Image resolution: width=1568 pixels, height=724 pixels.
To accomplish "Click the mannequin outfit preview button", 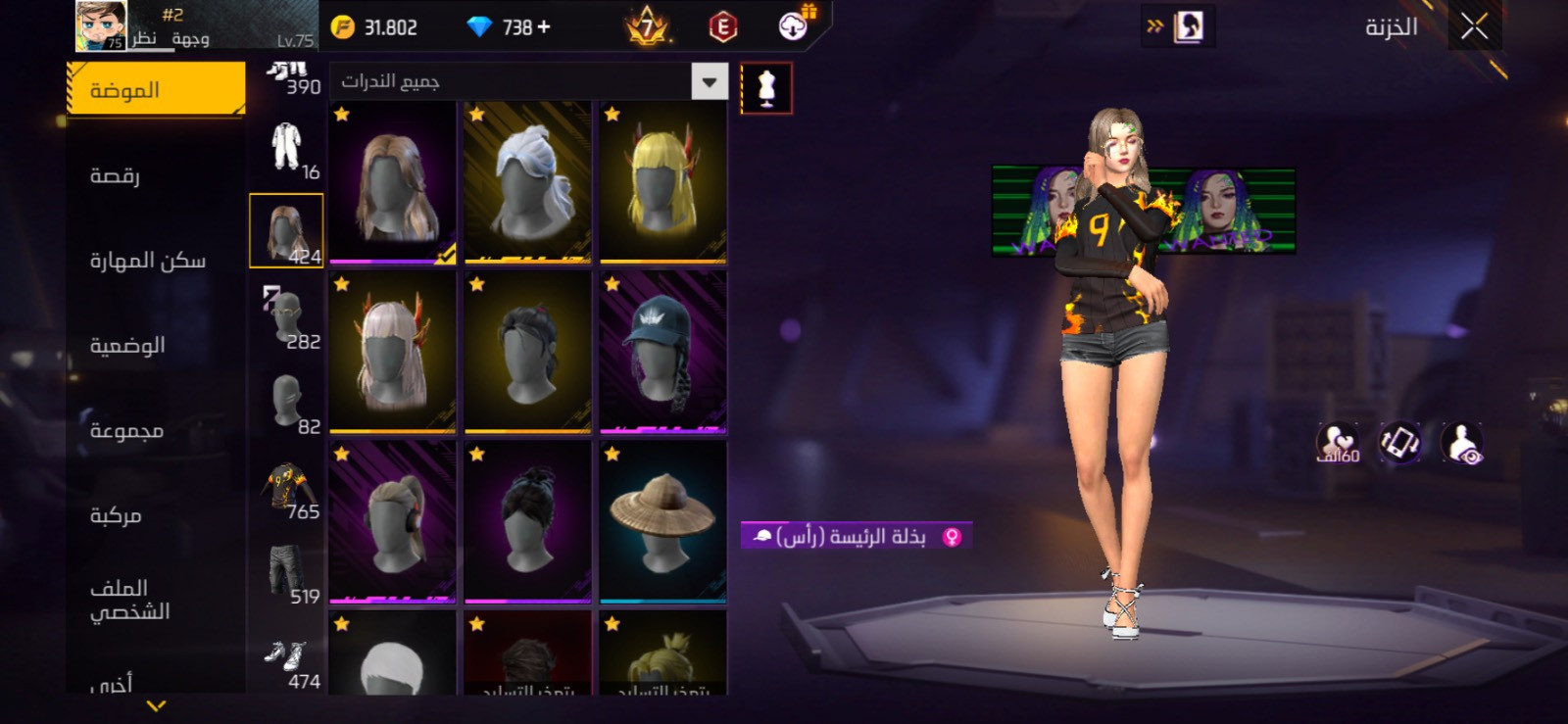I will click(x=766, y=89).
